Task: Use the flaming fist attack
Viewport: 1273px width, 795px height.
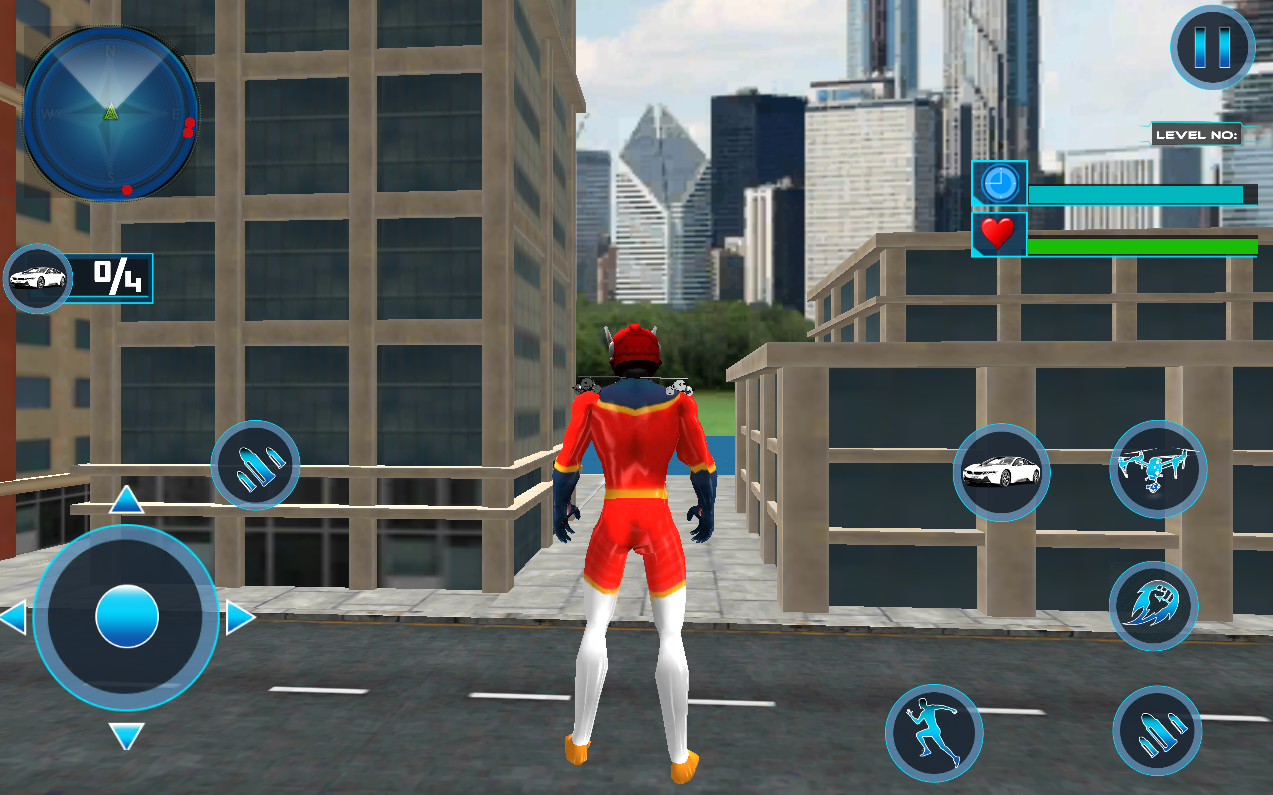Action: [1153, 607]
